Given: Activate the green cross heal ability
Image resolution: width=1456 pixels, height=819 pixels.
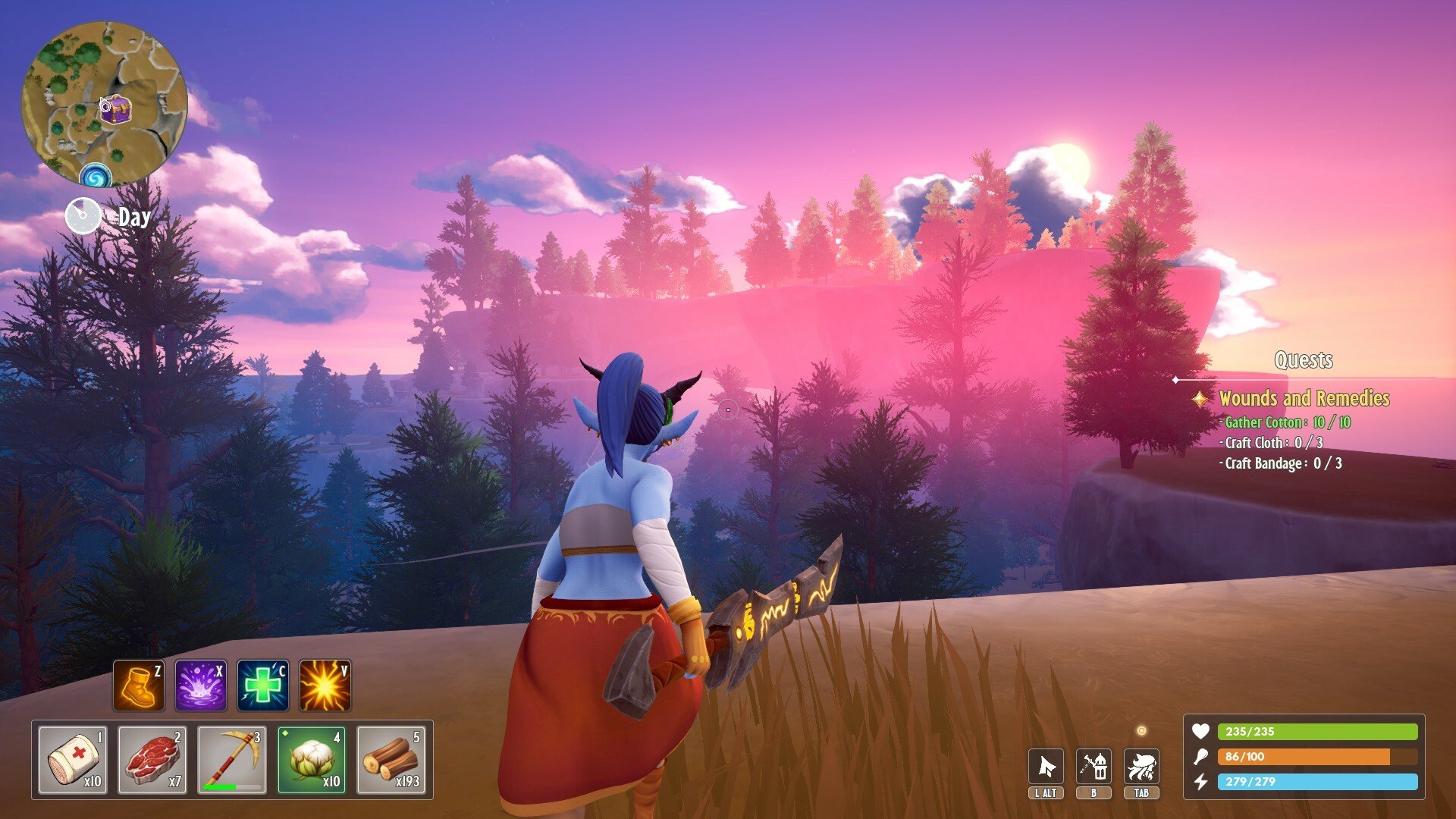Looking at the screenshot, I should (x=263, y=686).
